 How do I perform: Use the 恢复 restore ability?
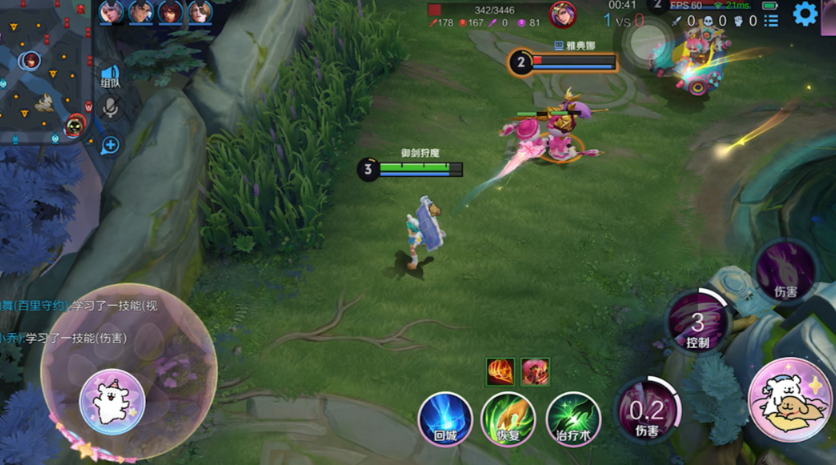[x=508, y=418]
